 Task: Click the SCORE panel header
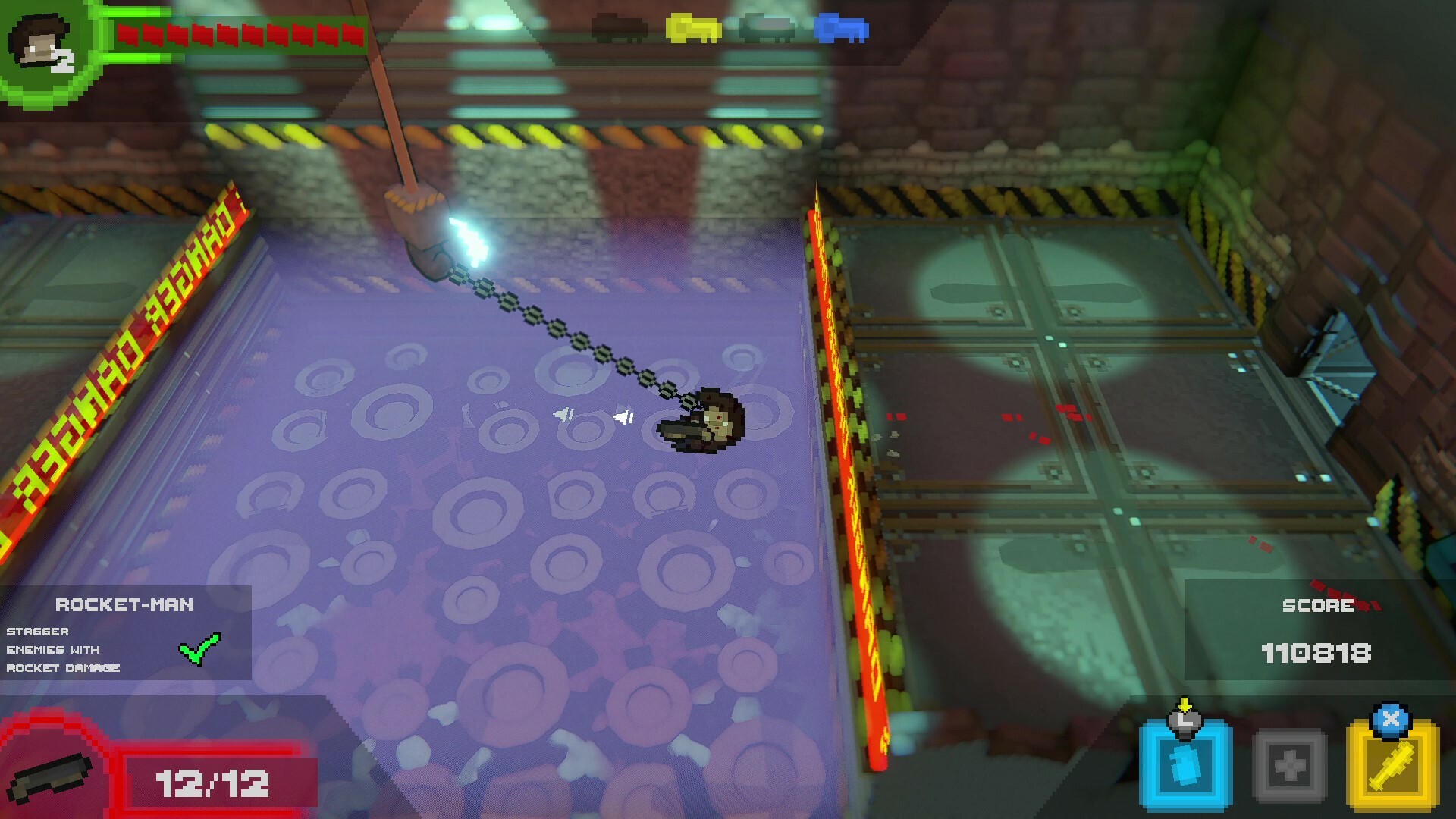click(1318, 605)
